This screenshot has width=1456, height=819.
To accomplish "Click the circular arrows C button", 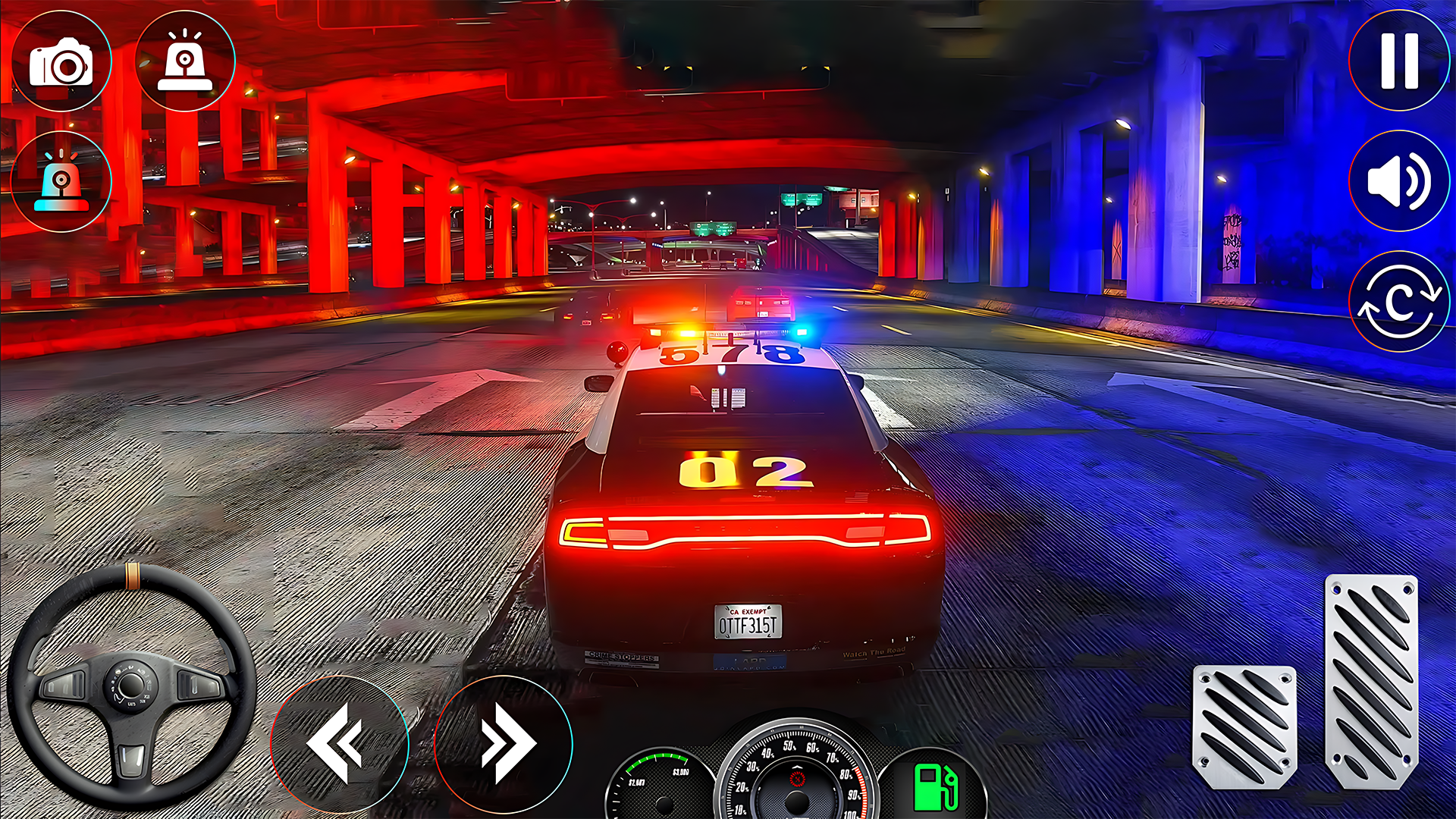I will coord(1399,302).
